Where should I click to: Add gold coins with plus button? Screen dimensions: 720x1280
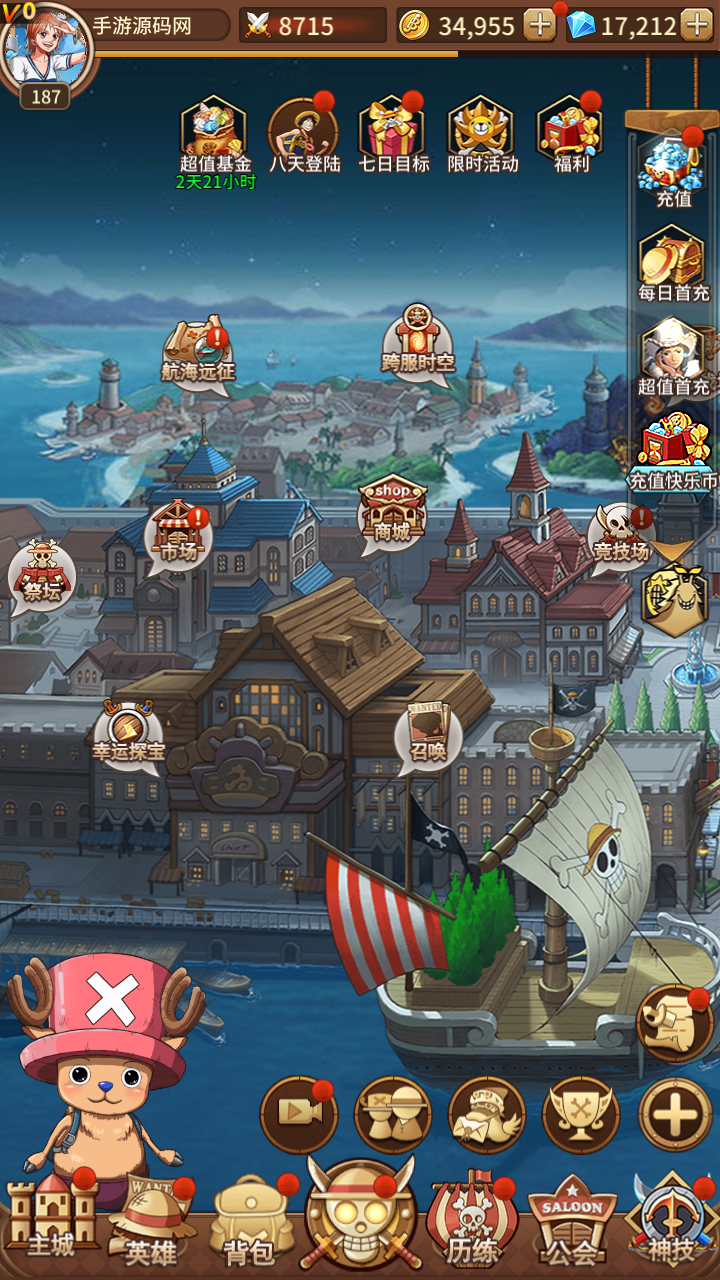pos(540,25)
